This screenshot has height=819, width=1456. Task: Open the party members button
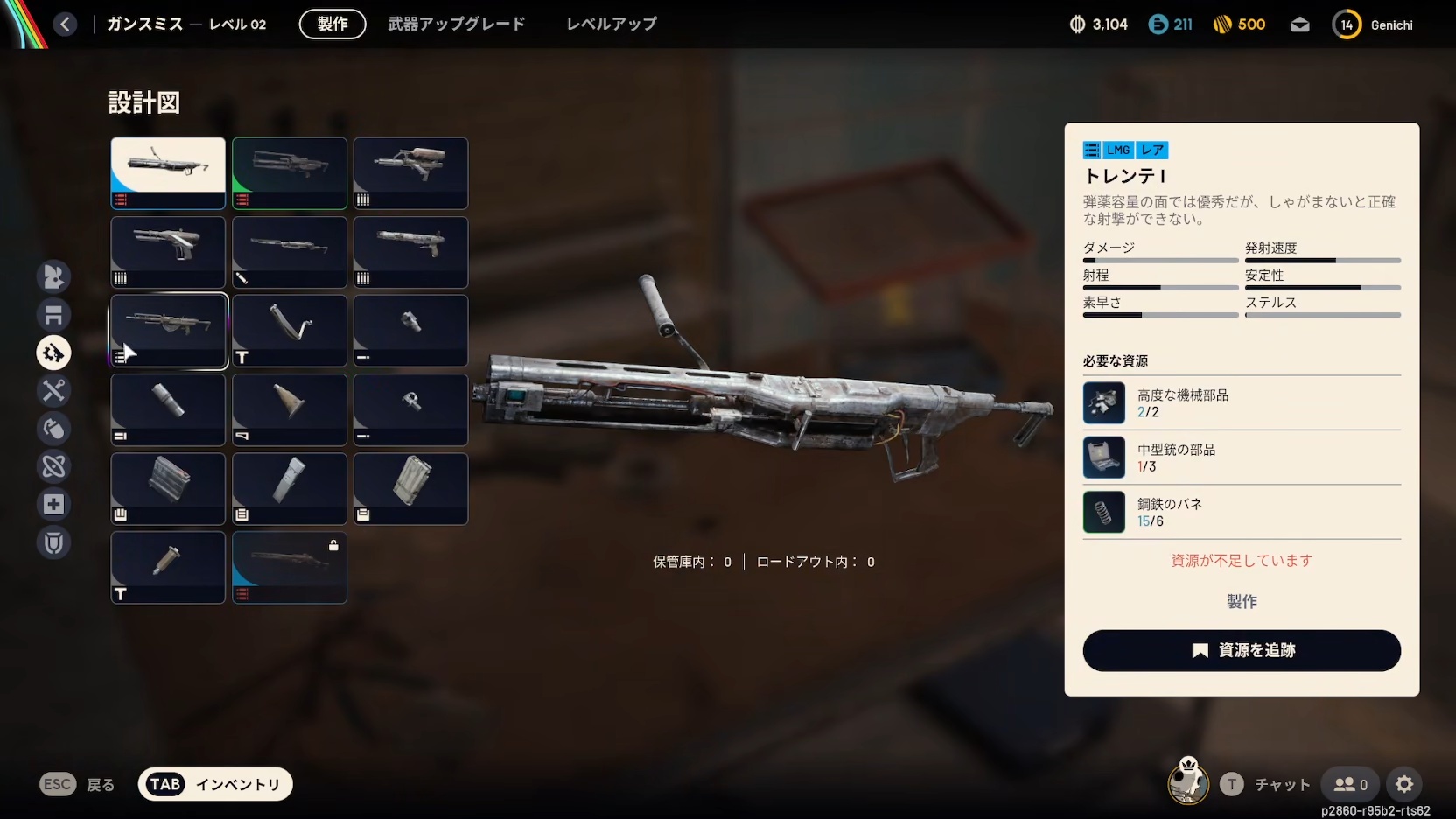click(x=1350, y=784)
